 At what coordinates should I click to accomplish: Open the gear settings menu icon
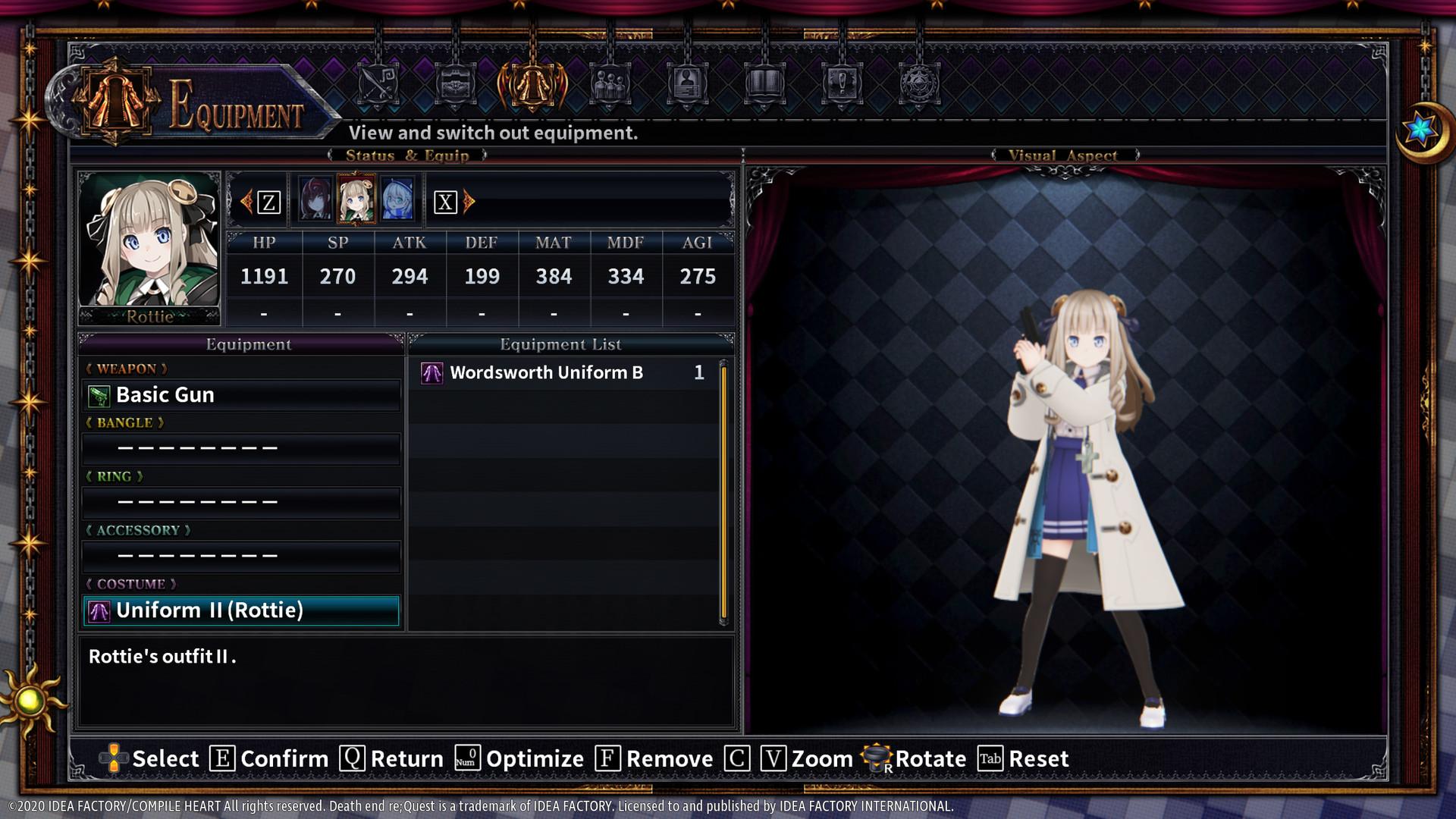(919, 85)
